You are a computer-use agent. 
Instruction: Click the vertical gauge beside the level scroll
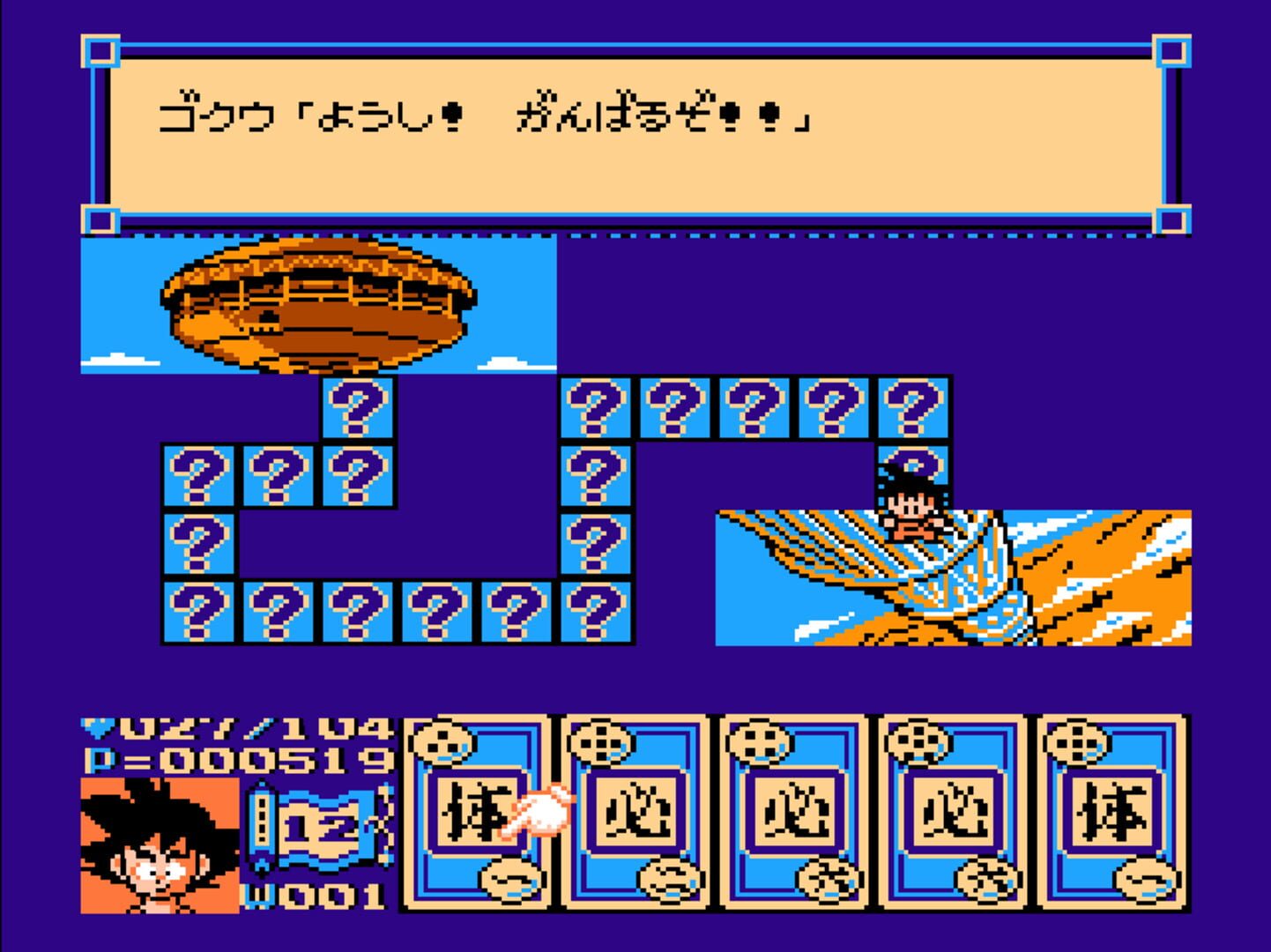pos(260,824)
